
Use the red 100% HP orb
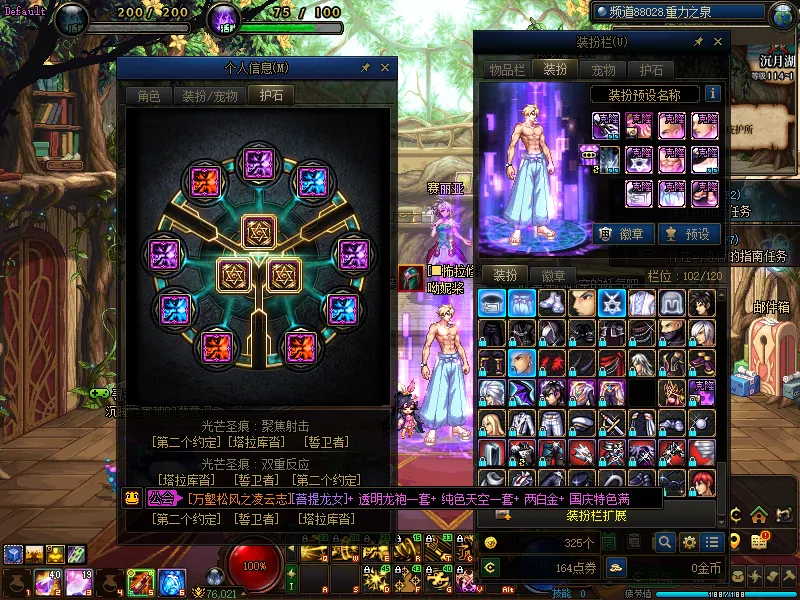point(255,566)
